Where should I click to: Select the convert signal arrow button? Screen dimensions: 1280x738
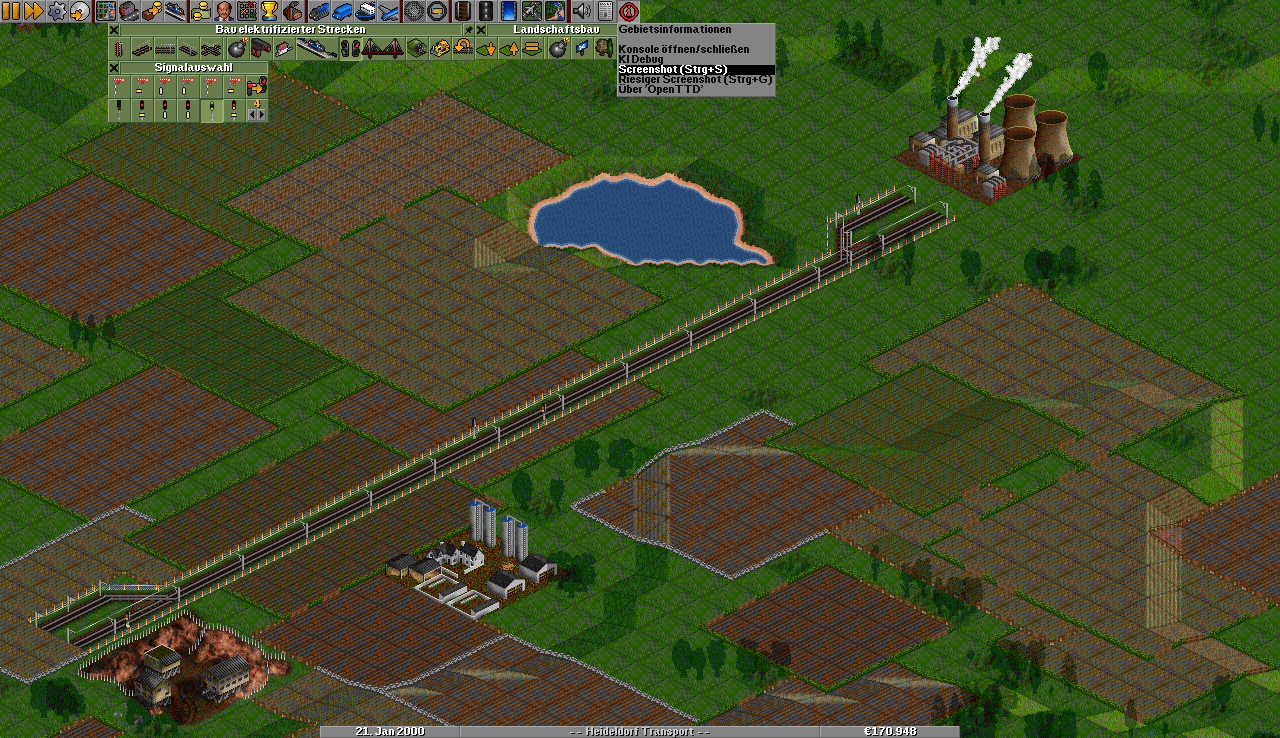256,87
